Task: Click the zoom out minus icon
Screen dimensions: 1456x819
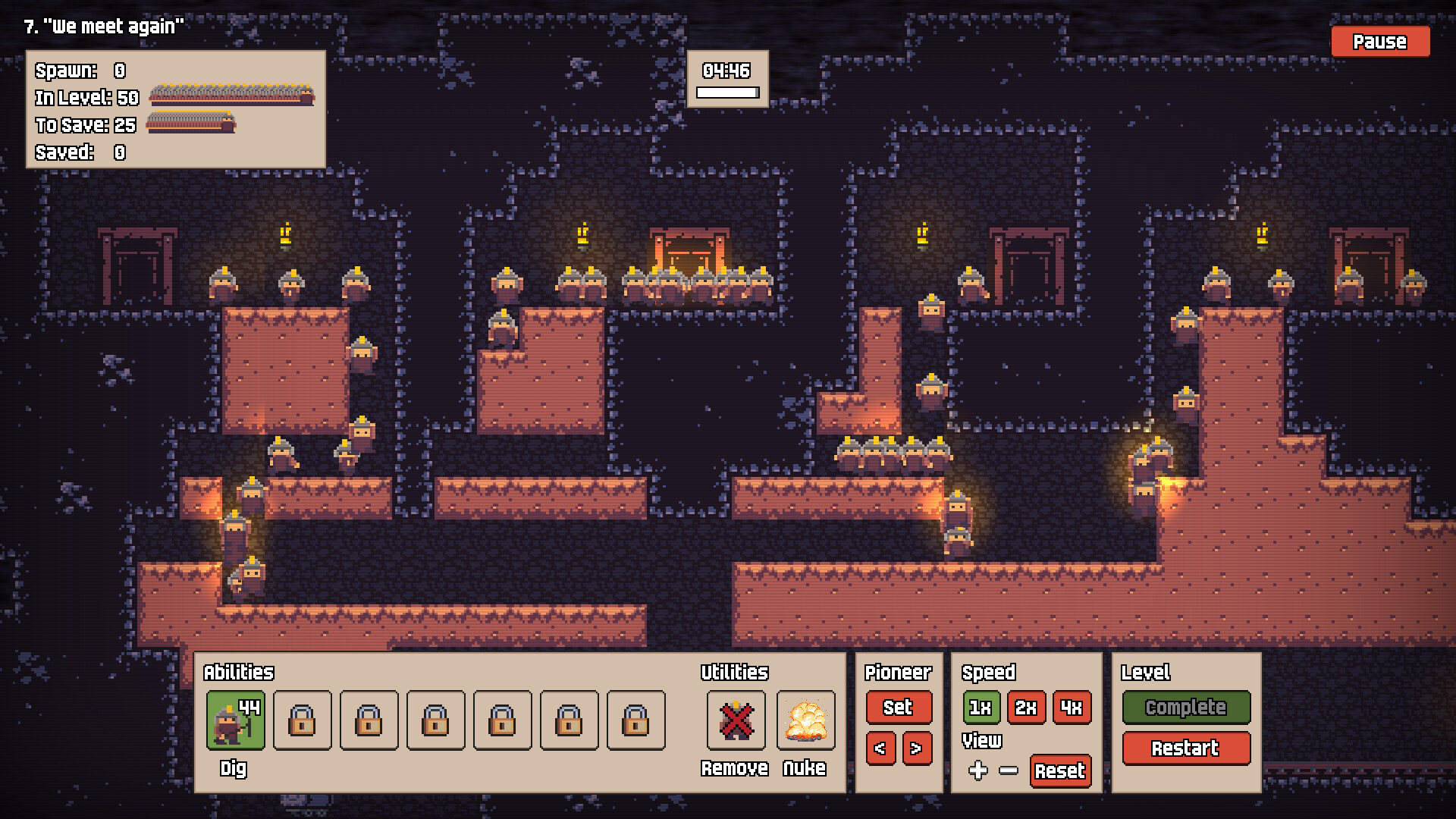Action: [x=1009, y=771]
